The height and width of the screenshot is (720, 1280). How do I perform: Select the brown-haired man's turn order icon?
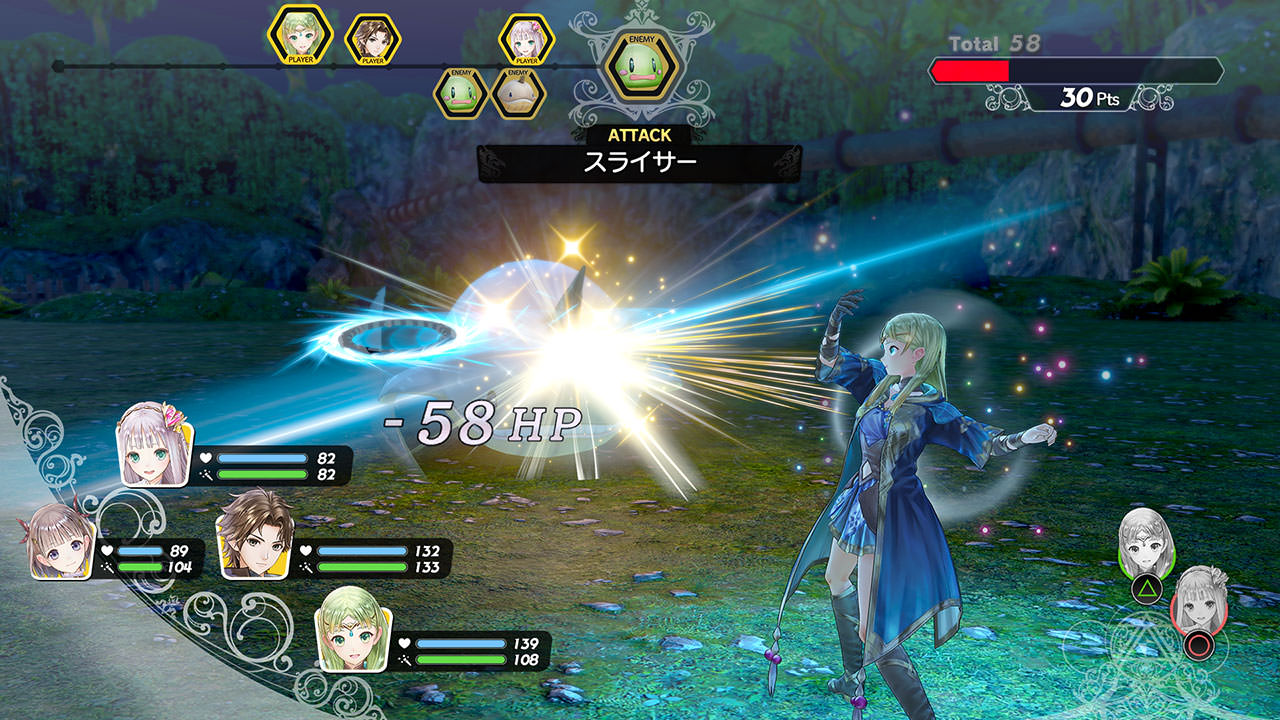372,40
